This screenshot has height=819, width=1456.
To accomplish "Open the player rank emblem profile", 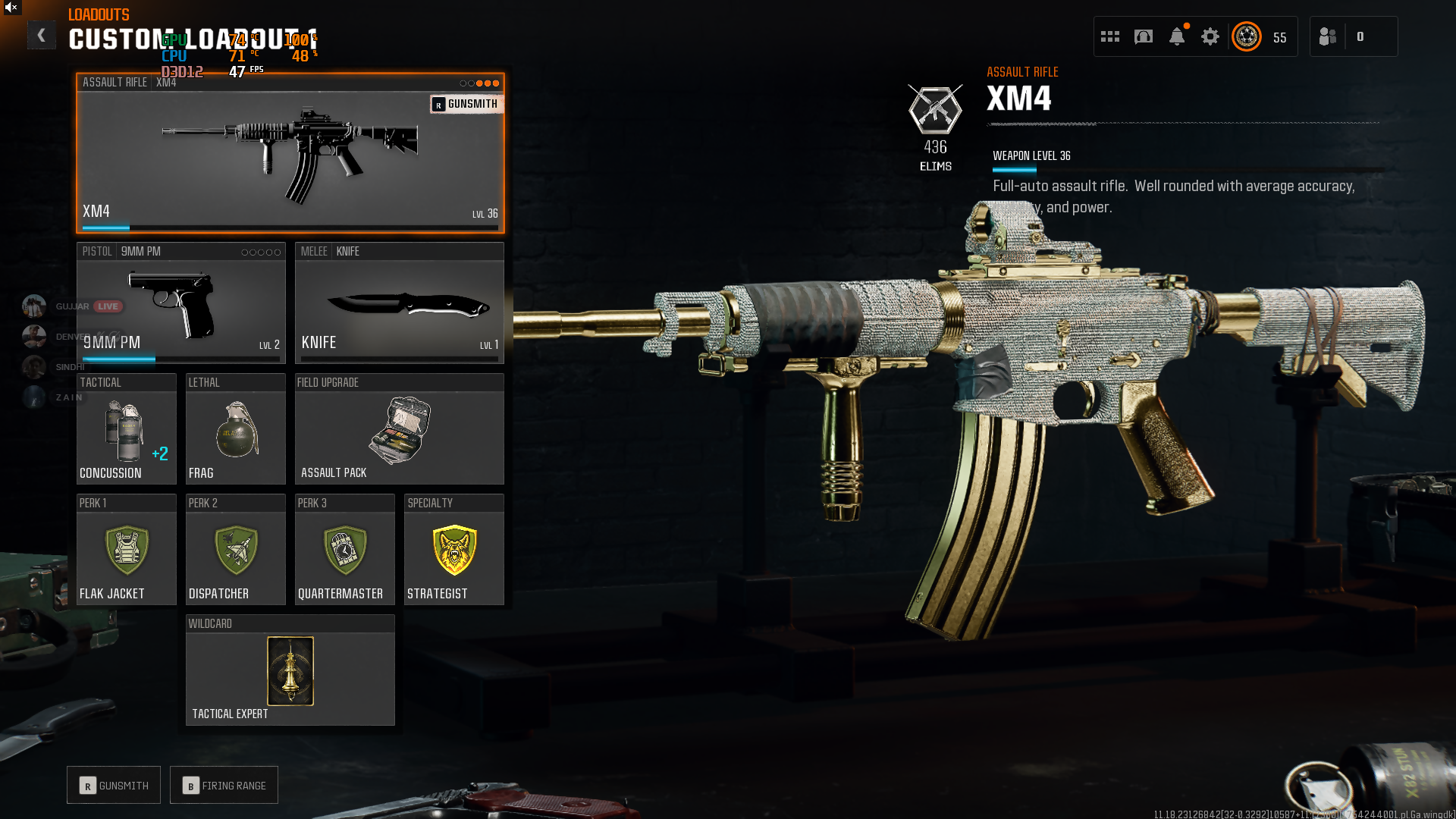I will (1247, 36).
